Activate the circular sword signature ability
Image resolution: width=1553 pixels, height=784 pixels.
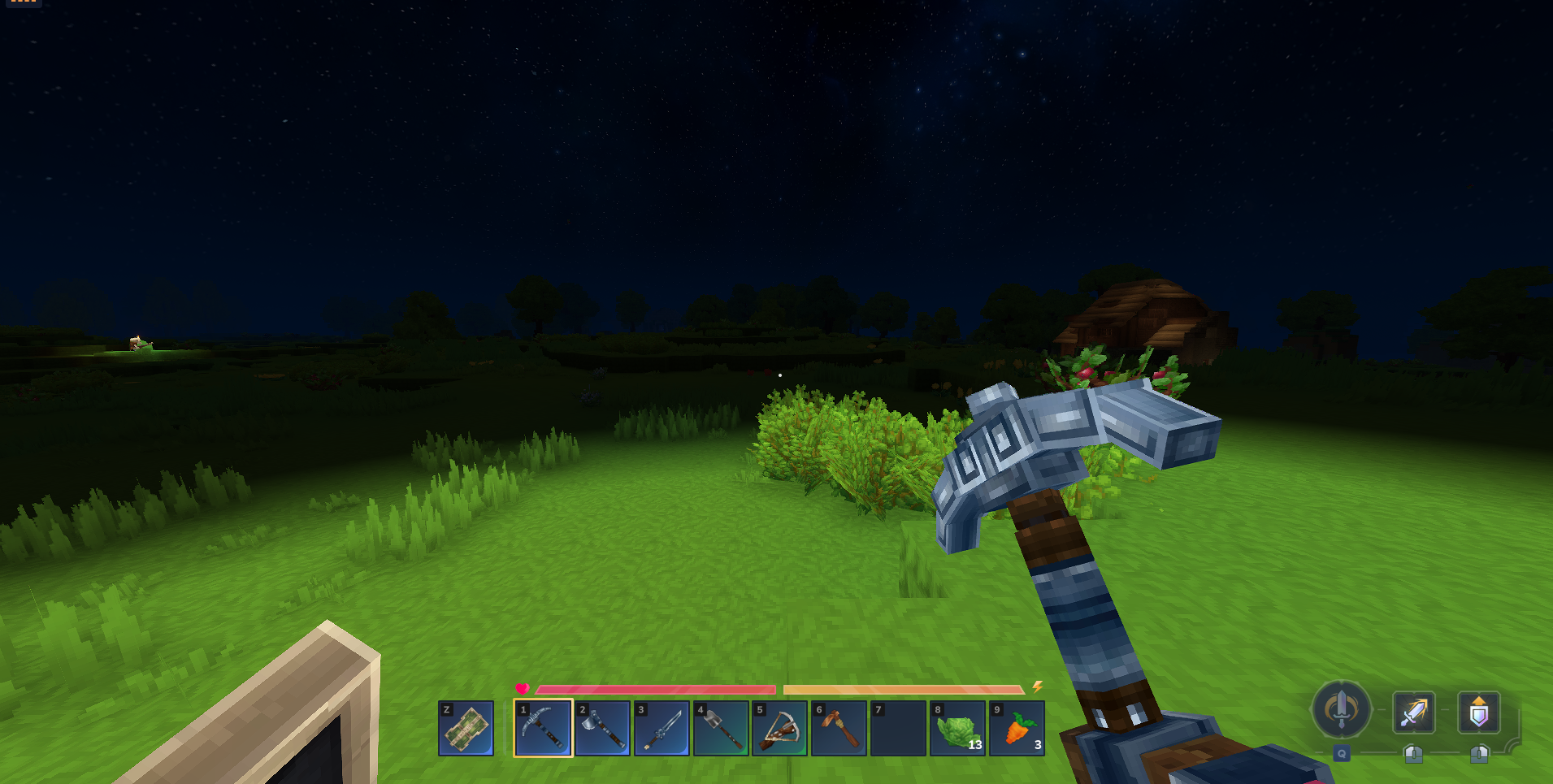(1341, 709)
